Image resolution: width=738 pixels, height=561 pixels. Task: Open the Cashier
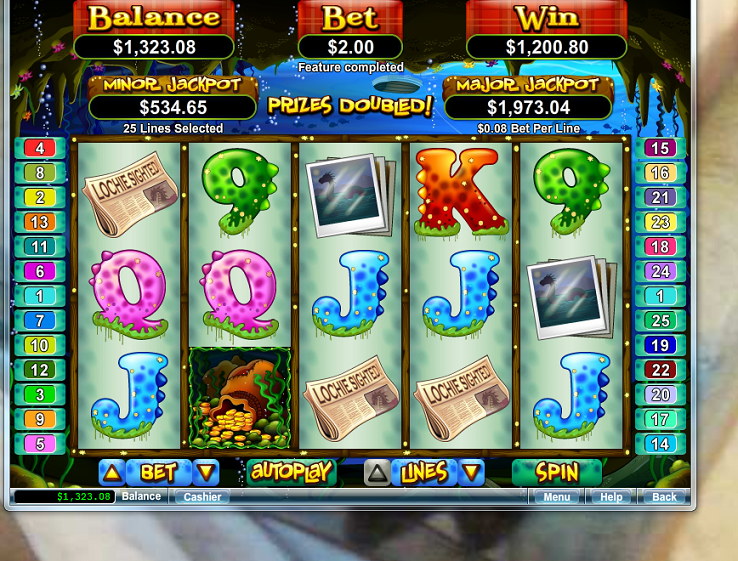click(x=202, y=497)
